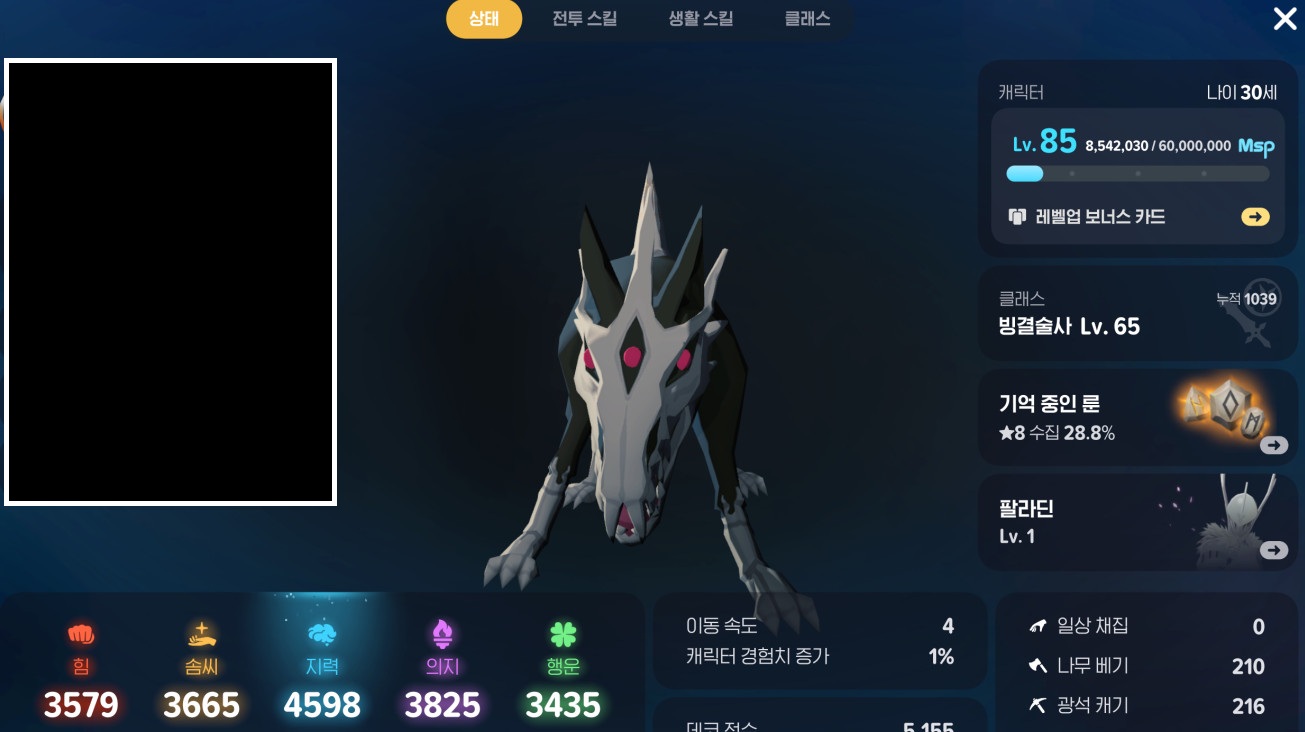Open the 레벨업 보너스 카드 arrow
This screenshot has width=1305, height=732.
pyautogui.click(x=1255, y=217)
